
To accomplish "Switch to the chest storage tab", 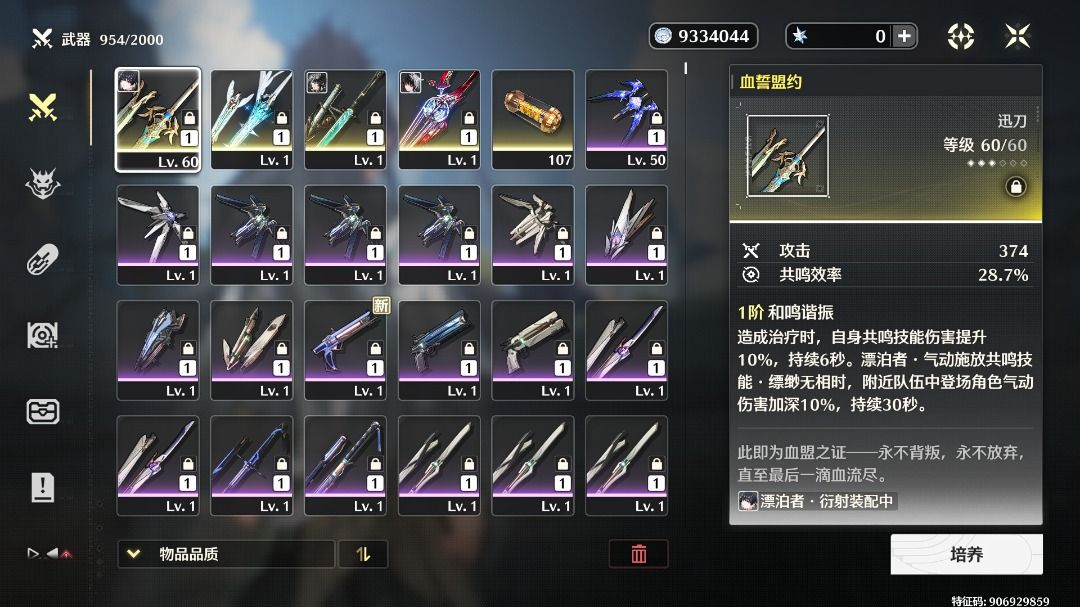I will pos(43,412).
